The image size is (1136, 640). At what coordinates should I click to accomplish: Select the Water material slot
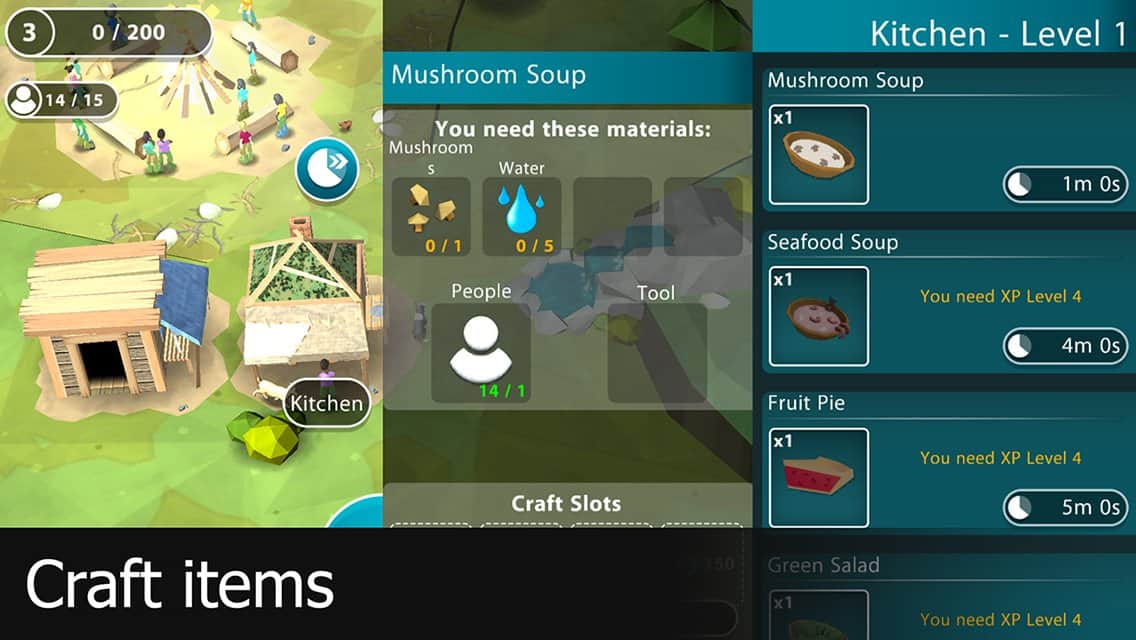(521, 216)
